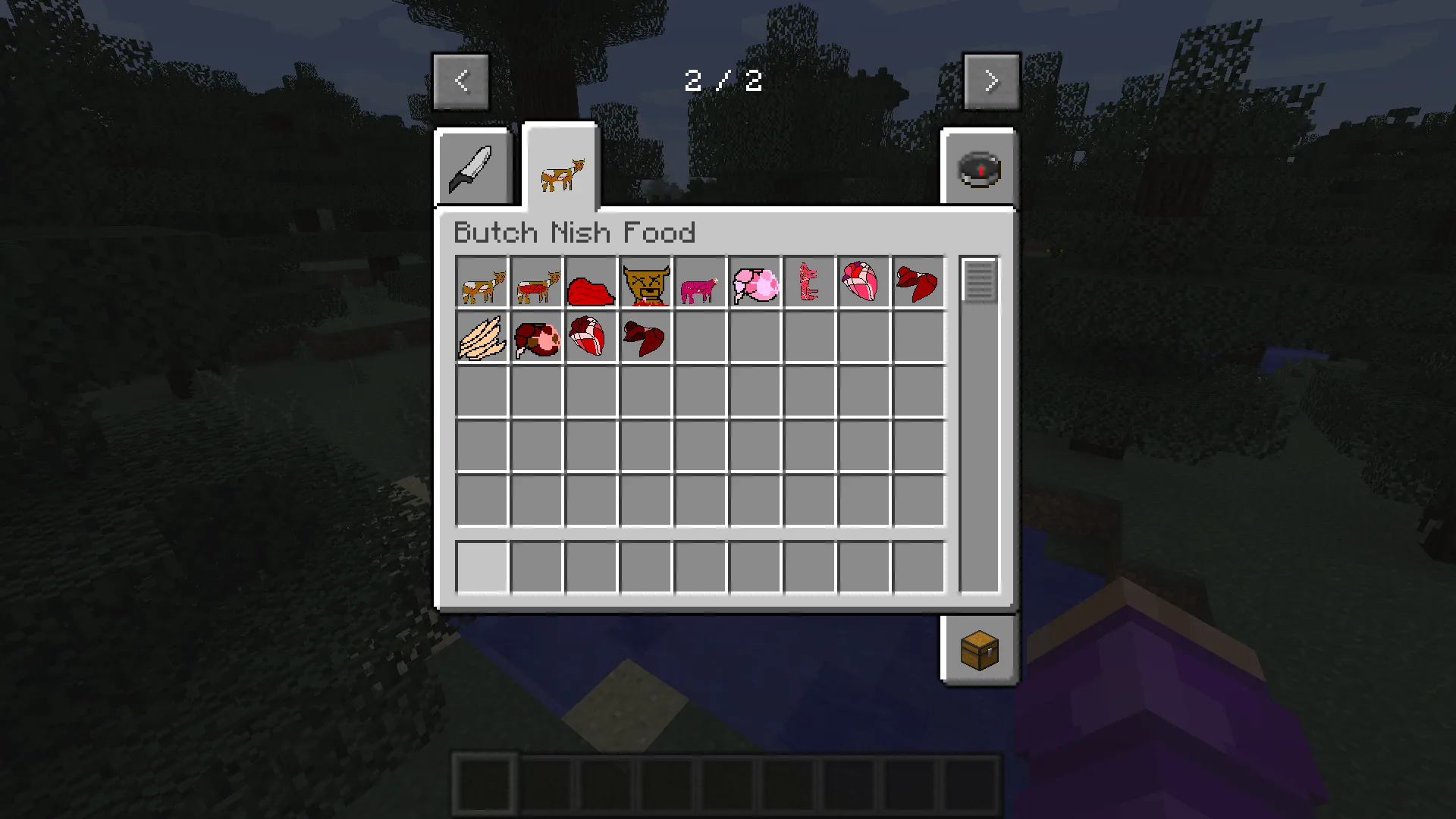The width and height of the screenshot is (1456, 819).
Task: Pick the skinned cow item
Action: click(x=537, y=283)
